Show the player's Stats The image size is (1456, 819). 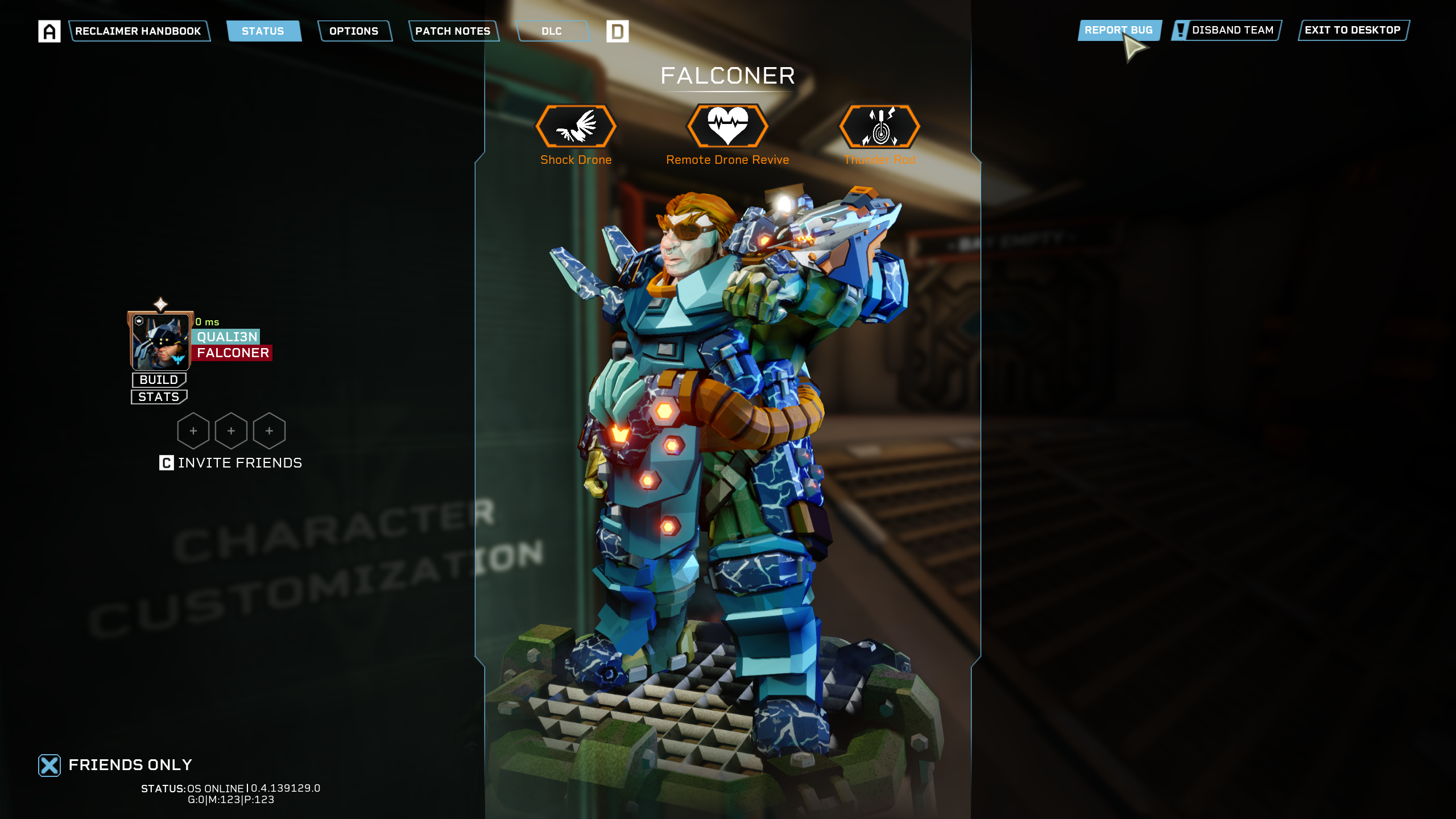tap(159, 396)
